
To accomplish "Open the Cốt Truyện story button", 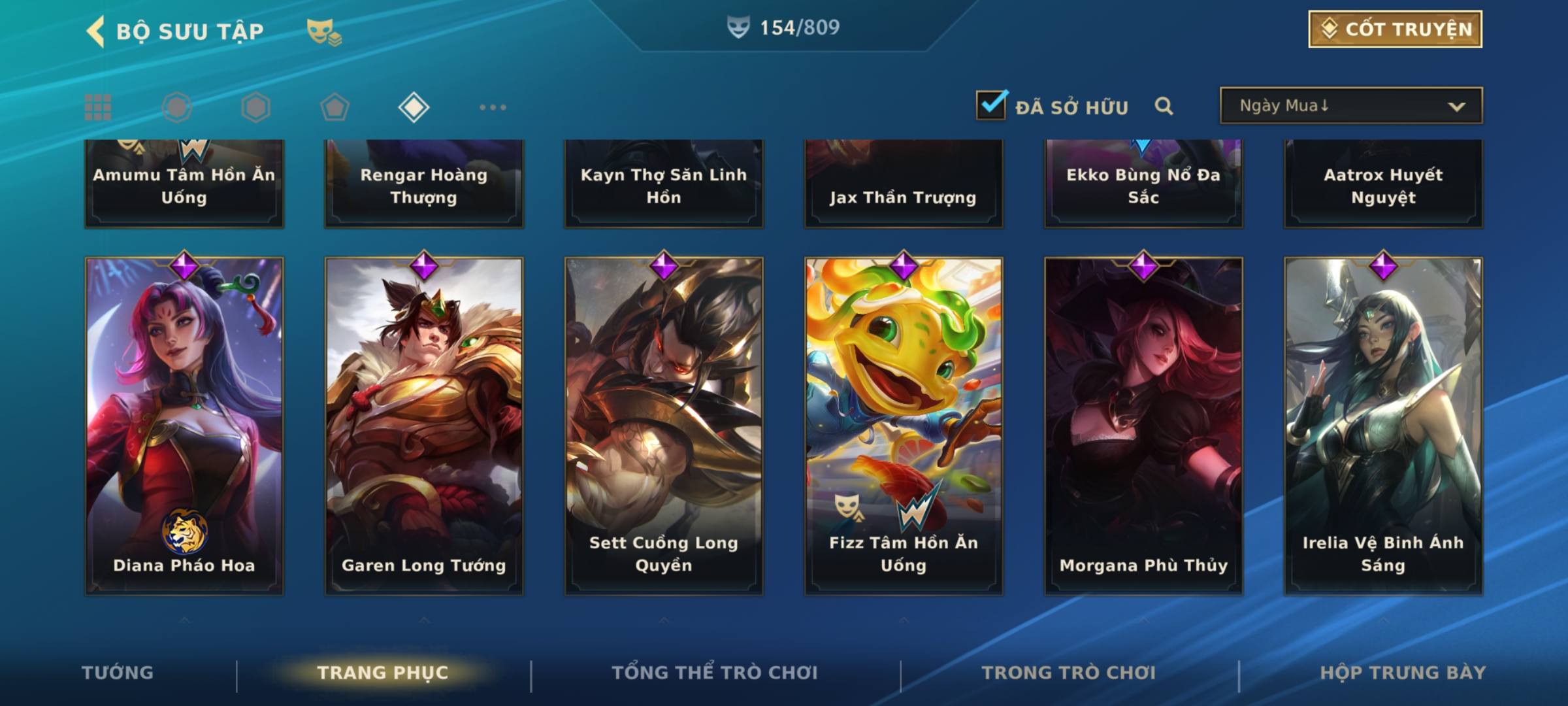I will coord(1395,29).
